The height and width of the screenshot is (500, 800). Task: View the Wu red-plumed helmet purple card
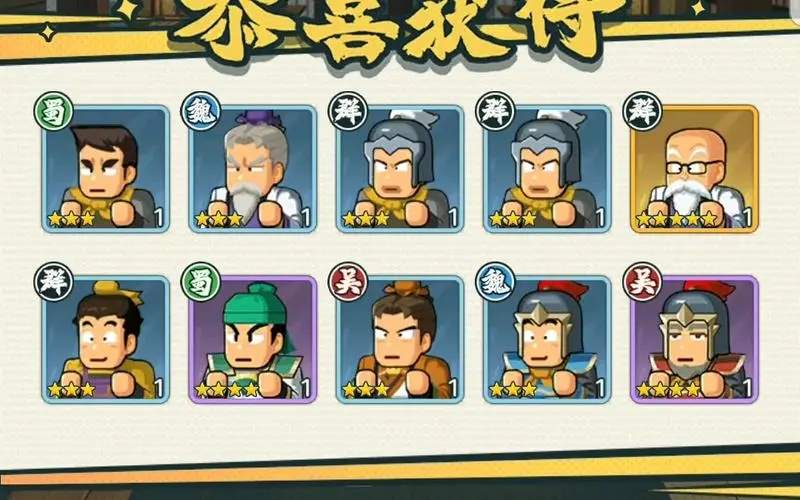coord(694,340)
